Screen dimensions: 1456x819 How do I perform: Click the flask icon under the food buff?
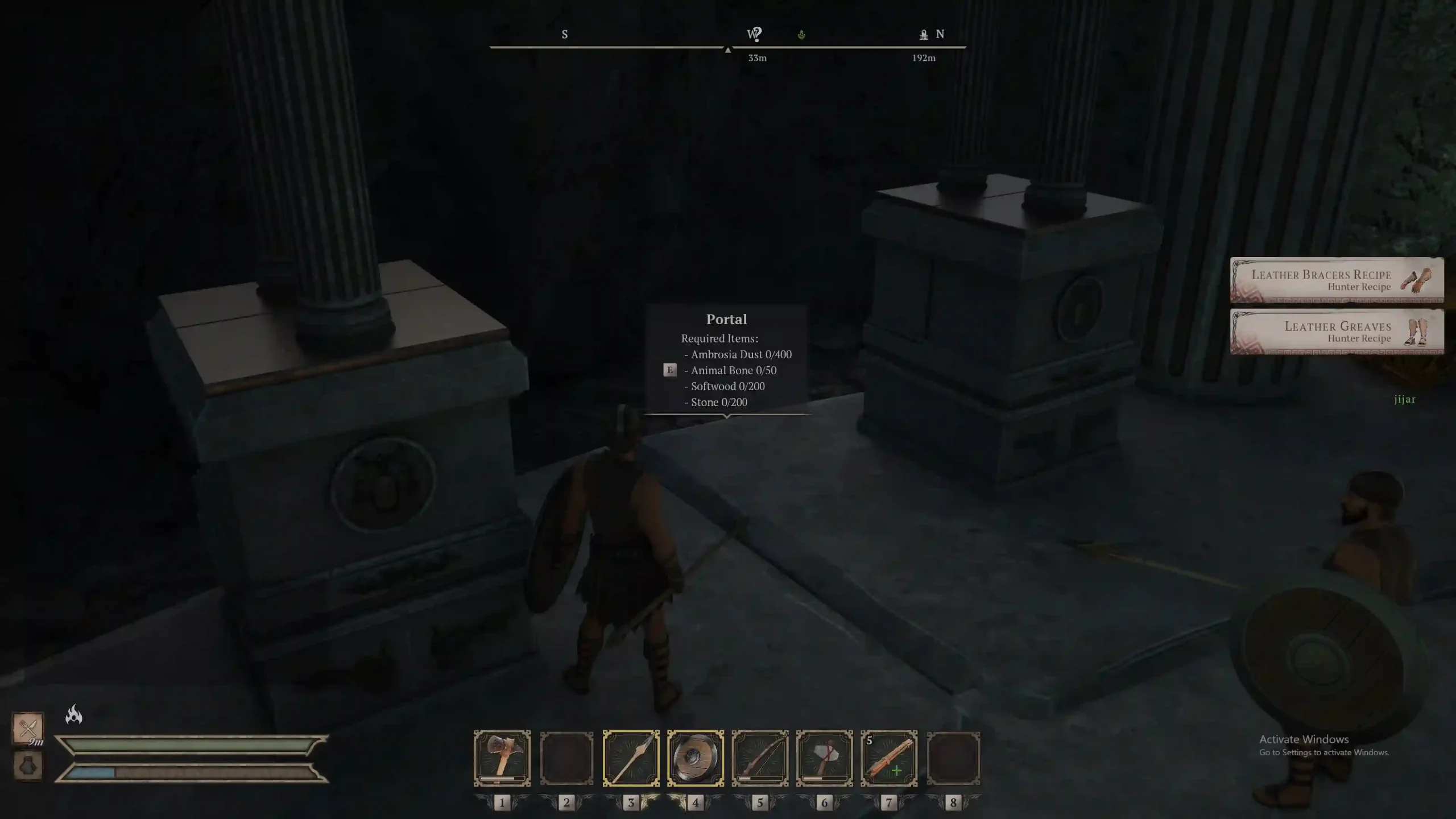[28, 766]
